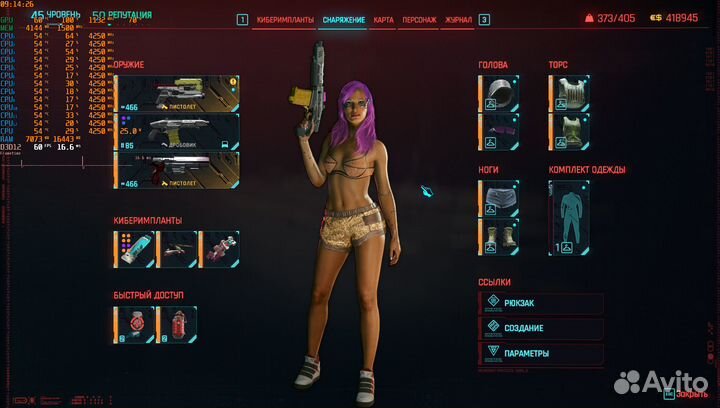Open the Журнал tab
This screenshot has height=408, width=720.
(x=458, y=19)
